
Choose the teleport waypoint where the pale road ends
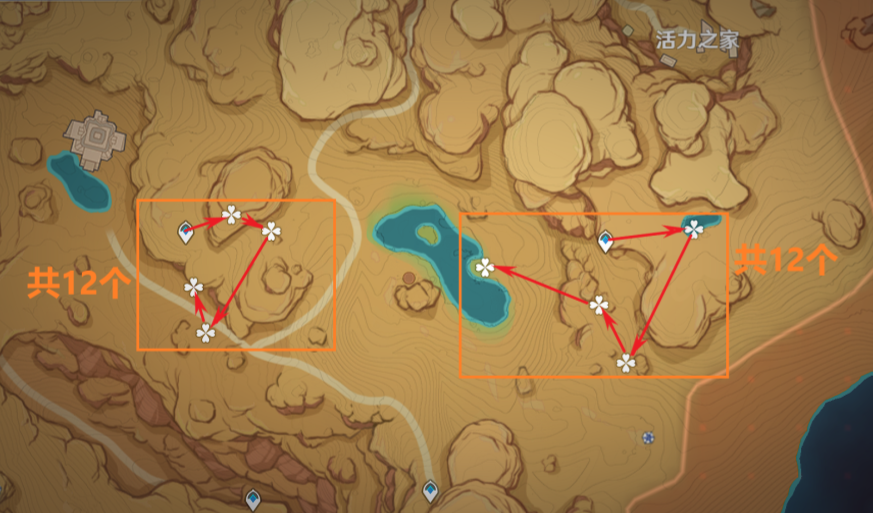430,490
